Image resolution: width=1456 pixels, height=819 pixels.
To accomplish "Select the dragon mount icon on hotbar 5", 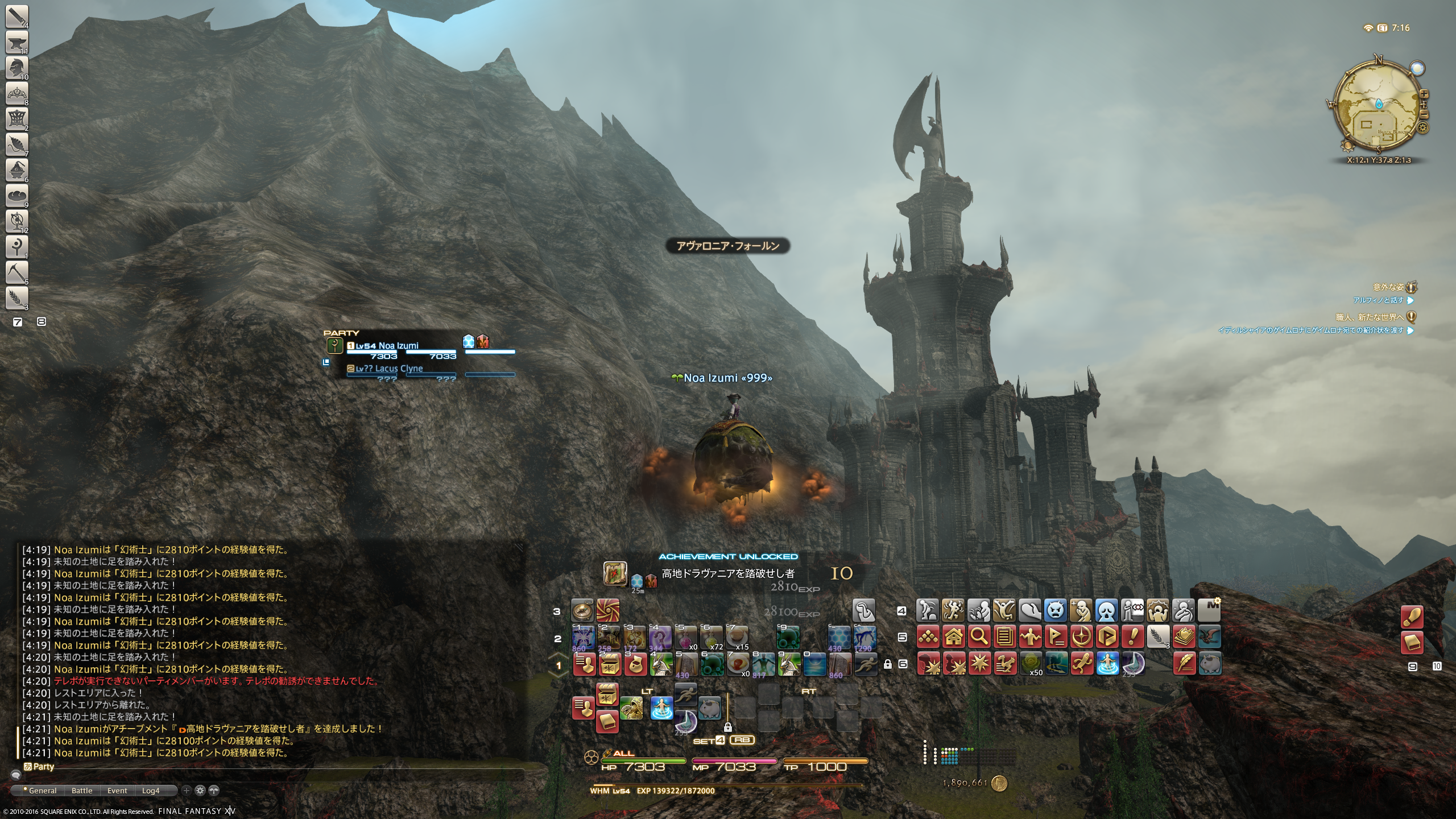I will (x=1209, y=636).
